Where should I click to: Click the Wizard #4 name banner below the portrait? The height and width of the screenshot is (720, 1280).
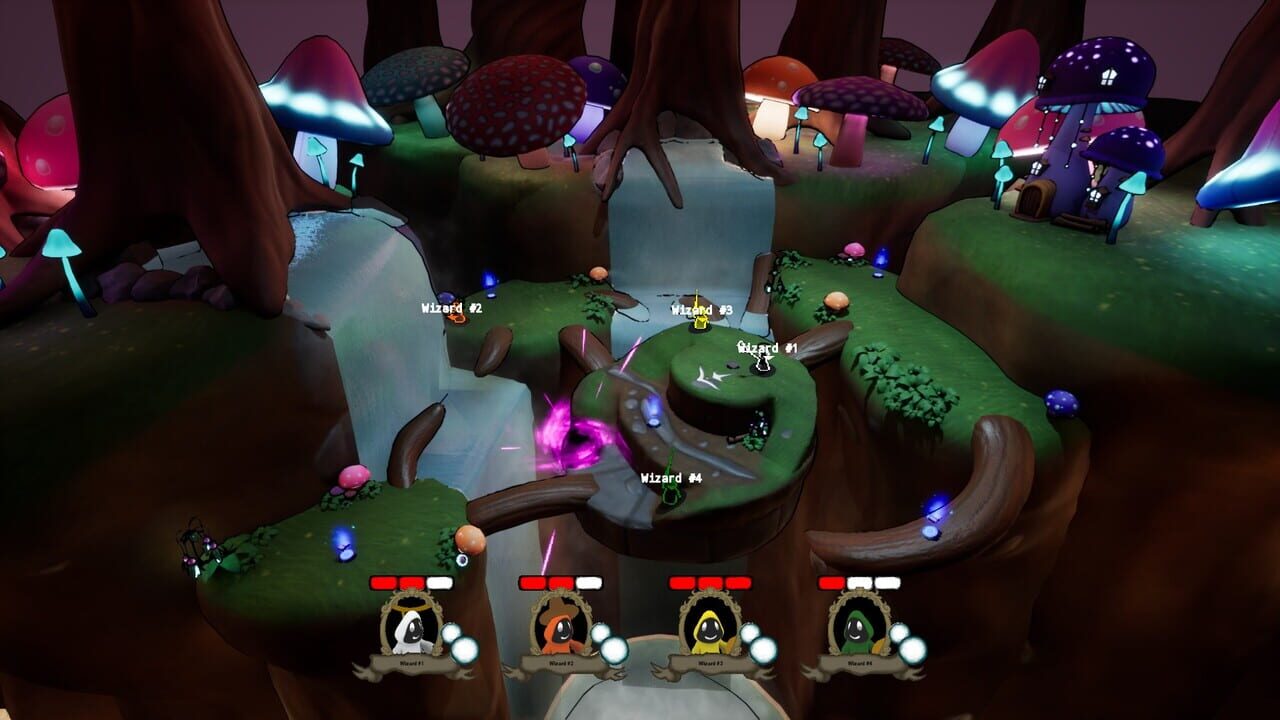point(858,661)
